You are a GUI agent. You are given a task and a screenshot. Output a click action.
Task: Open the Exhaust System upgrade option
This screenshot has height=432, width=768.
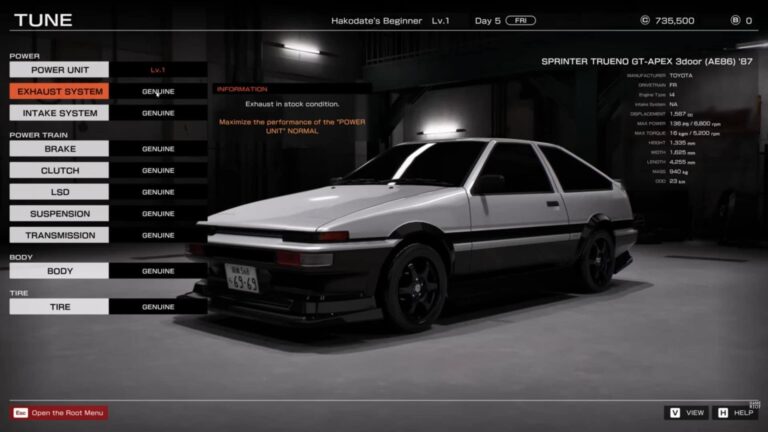pyautogui.click(x=59, y=92)
